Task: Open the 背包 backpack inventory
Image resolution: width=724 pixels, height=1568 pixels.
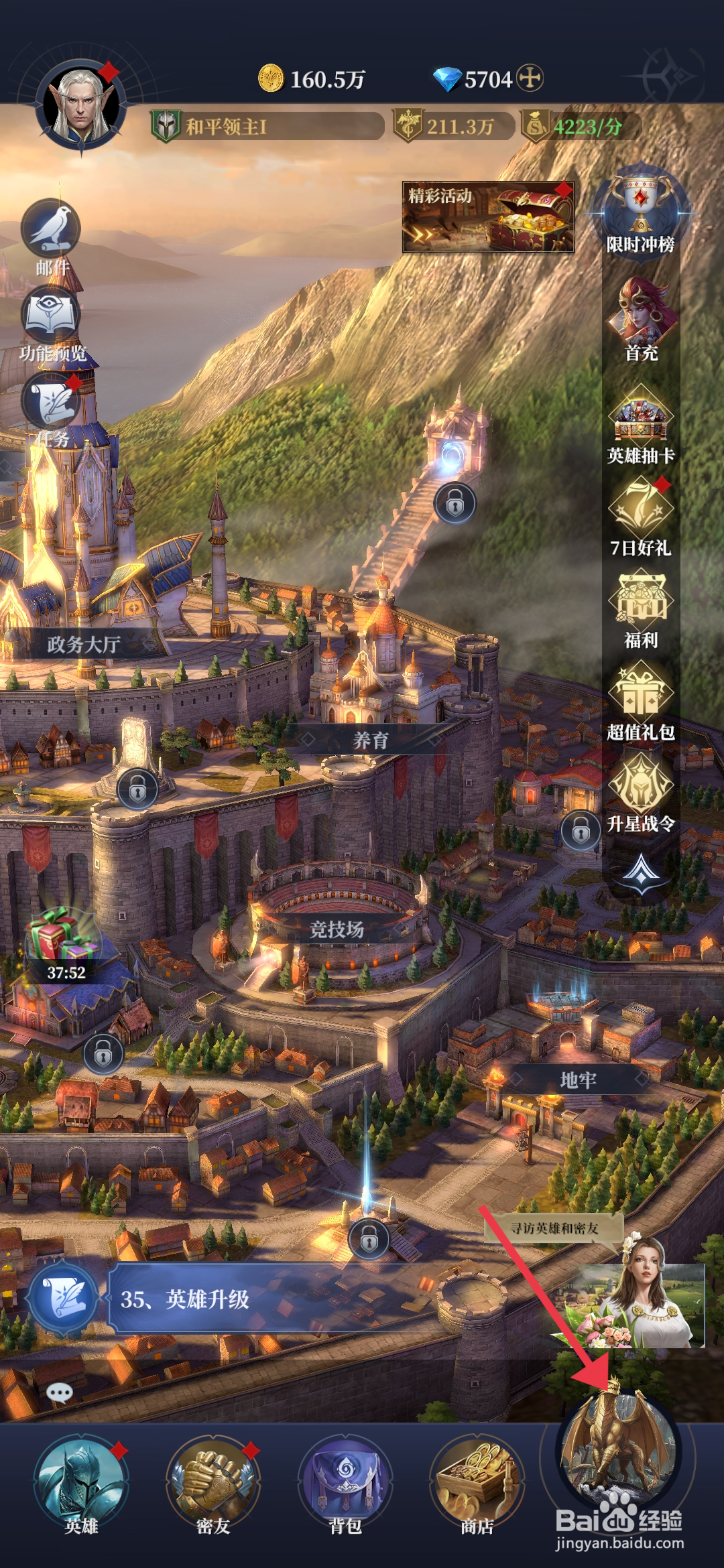Action: [345, 1481]
